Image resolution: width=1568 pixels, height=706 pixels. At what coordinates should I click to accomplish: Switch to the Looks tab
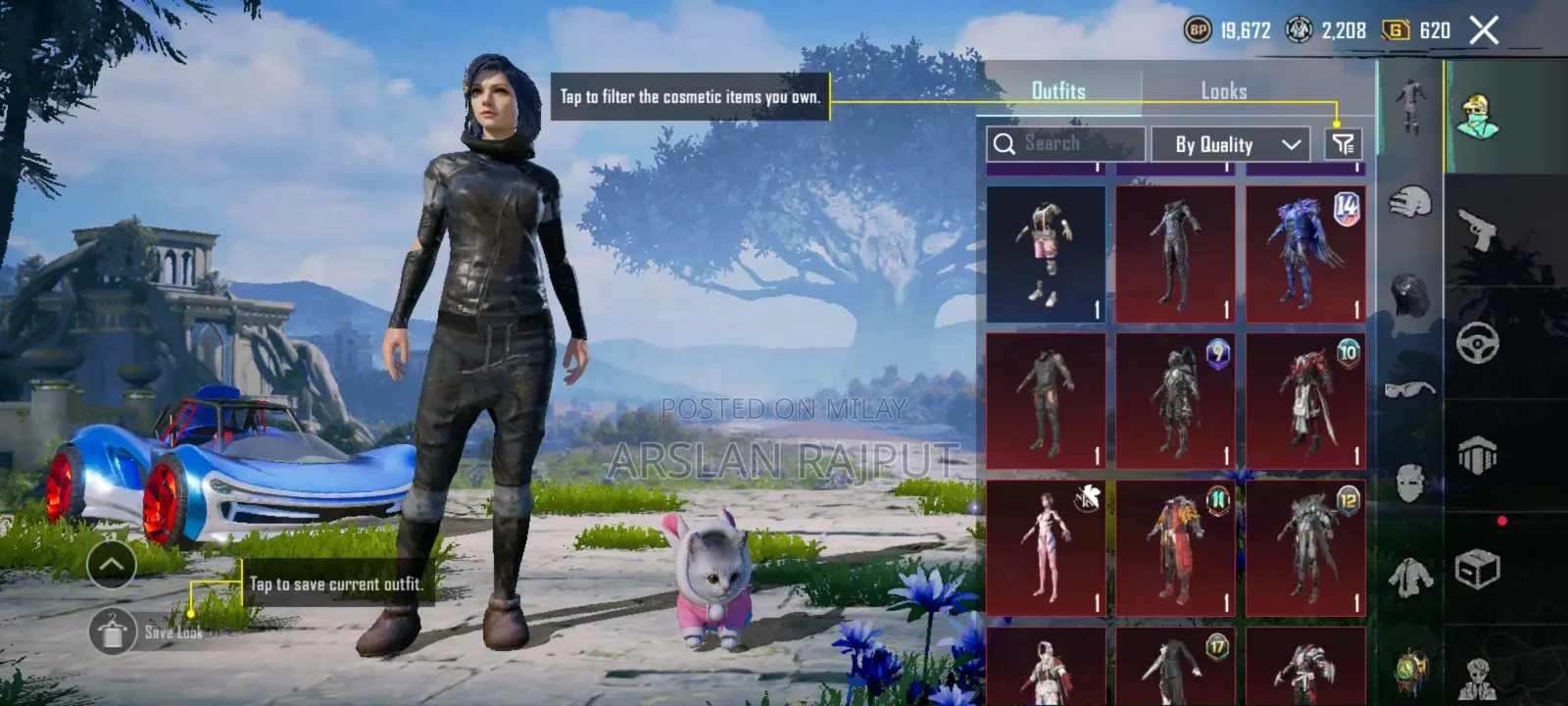tap(1226, 91)
